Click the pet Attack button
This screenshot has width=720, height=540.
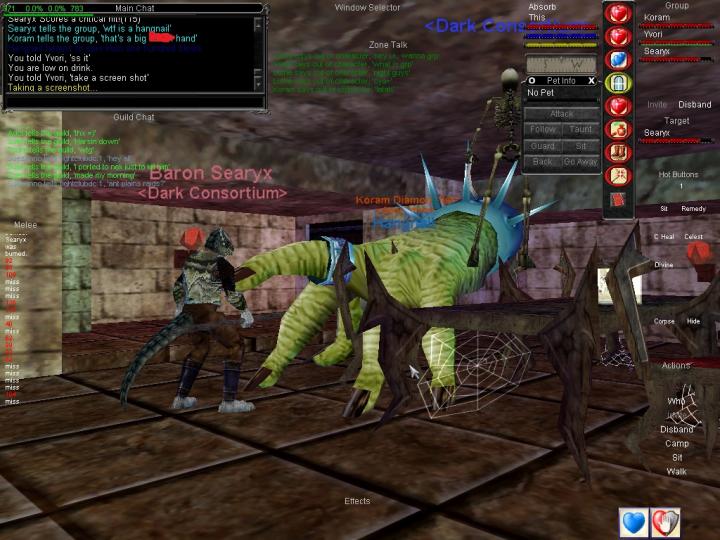pyautogui.click(x=561, y=114)
